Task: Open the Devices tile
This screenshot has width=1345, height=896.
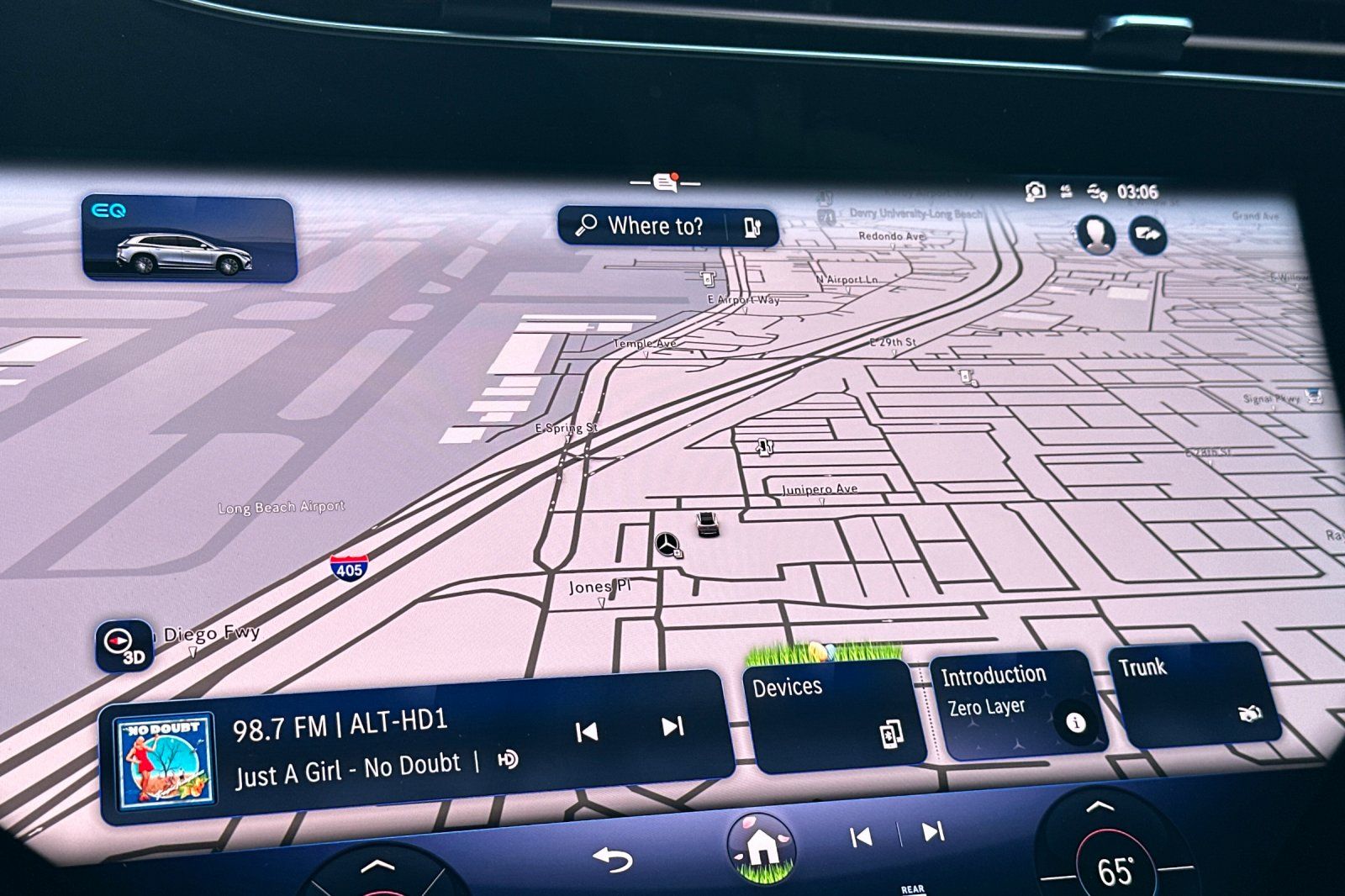Action: tap(833, 714)
